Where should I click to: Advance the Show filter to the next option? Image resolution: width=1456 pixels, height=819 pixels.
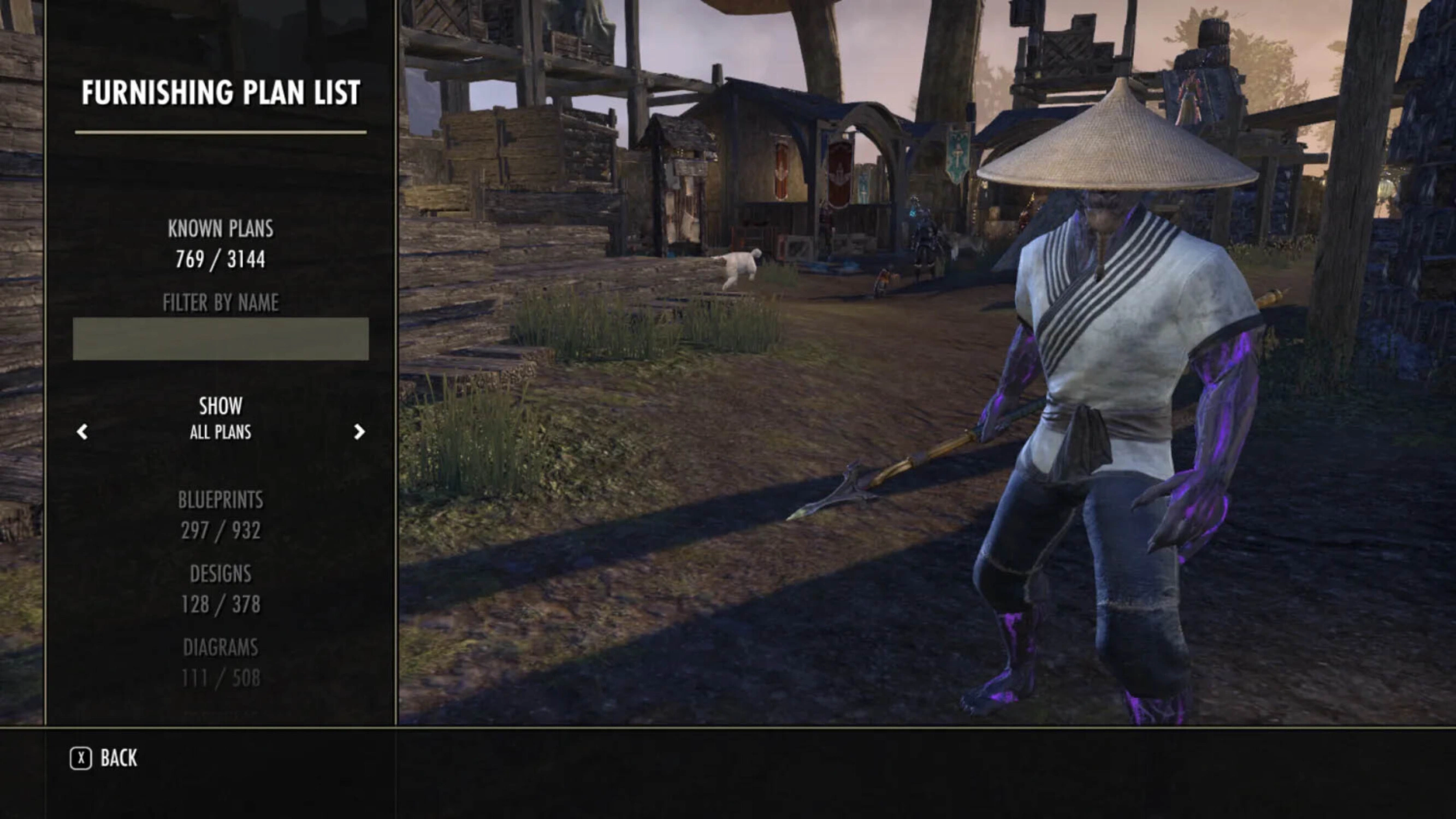(x=359, y=432)
